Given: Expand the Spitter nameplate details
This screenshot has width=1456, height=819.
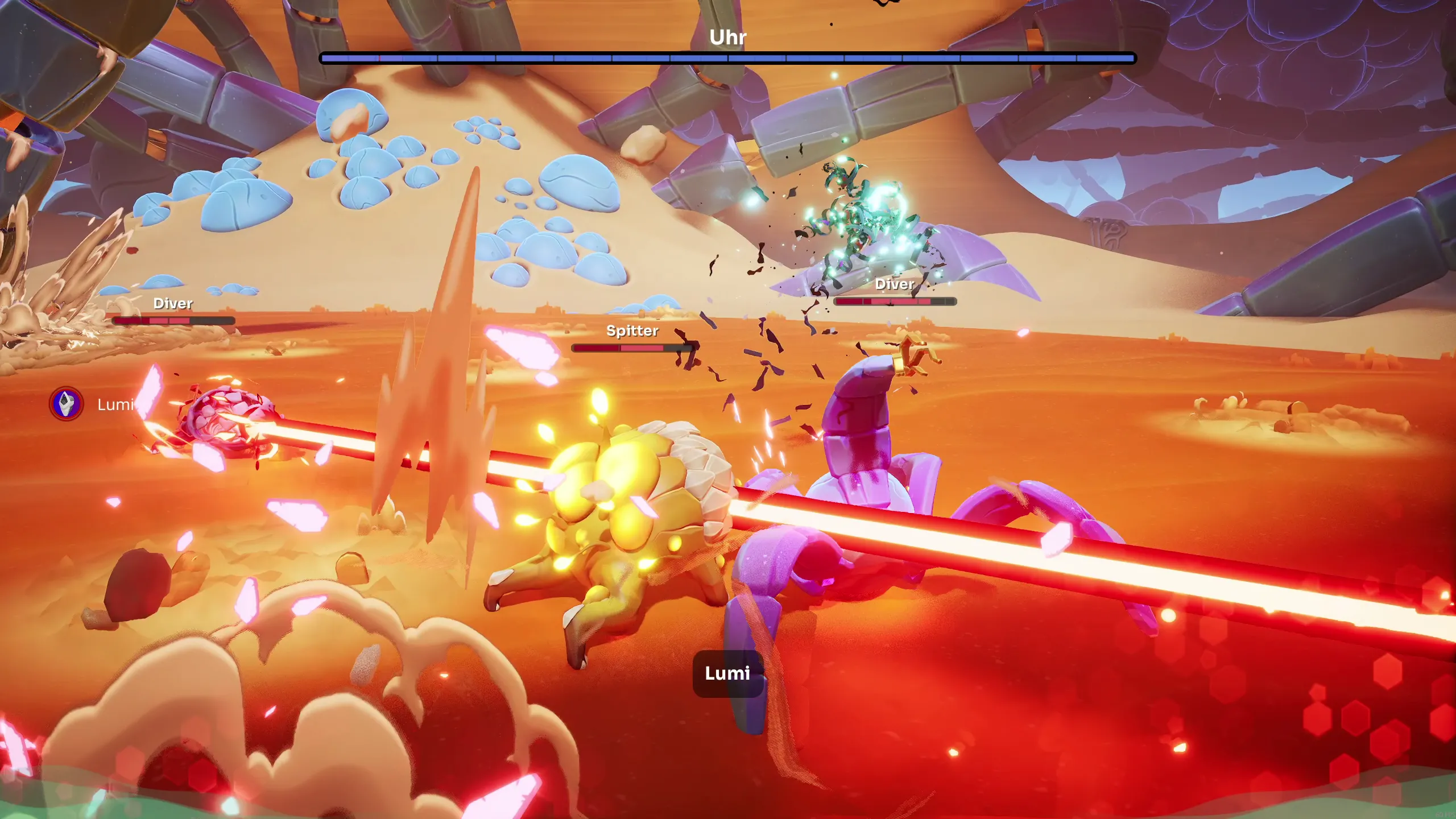Looking at the screenshot, I should tap(632, 330).
